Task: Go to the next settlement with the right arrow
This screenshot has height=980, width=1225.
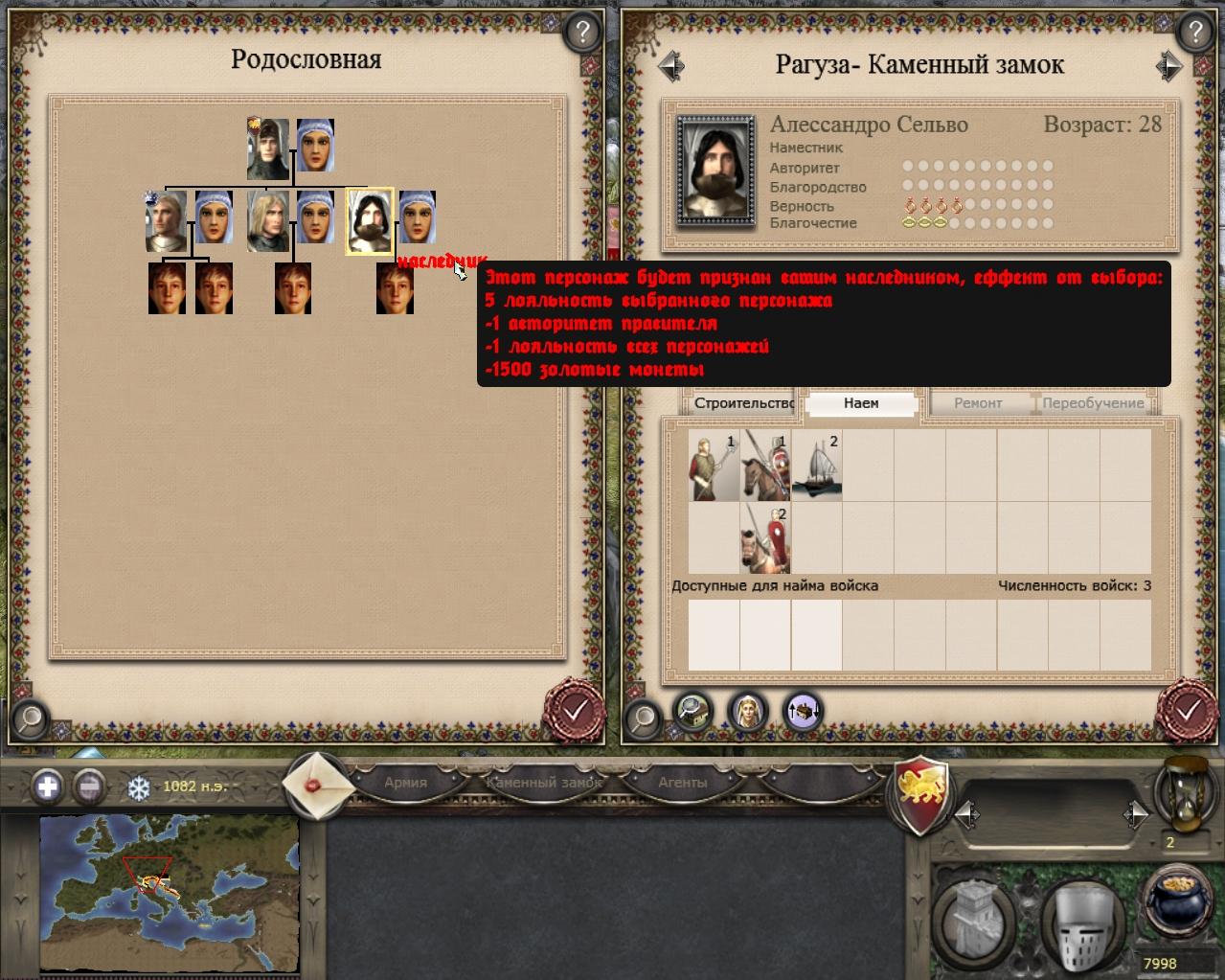Action: point(1168,65)
